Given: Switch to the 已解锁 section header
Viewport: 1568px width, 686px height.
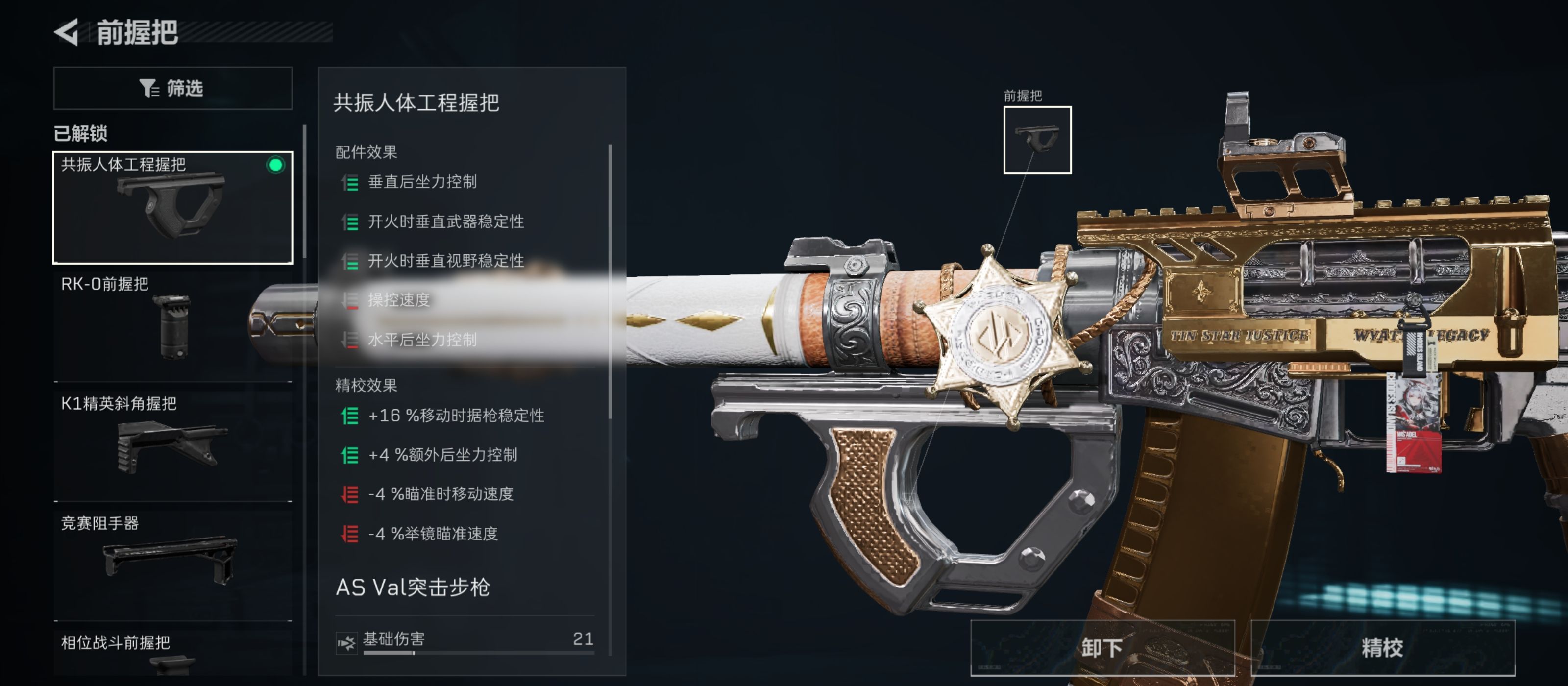Looking at the screenshot, I should pos(80,134).
